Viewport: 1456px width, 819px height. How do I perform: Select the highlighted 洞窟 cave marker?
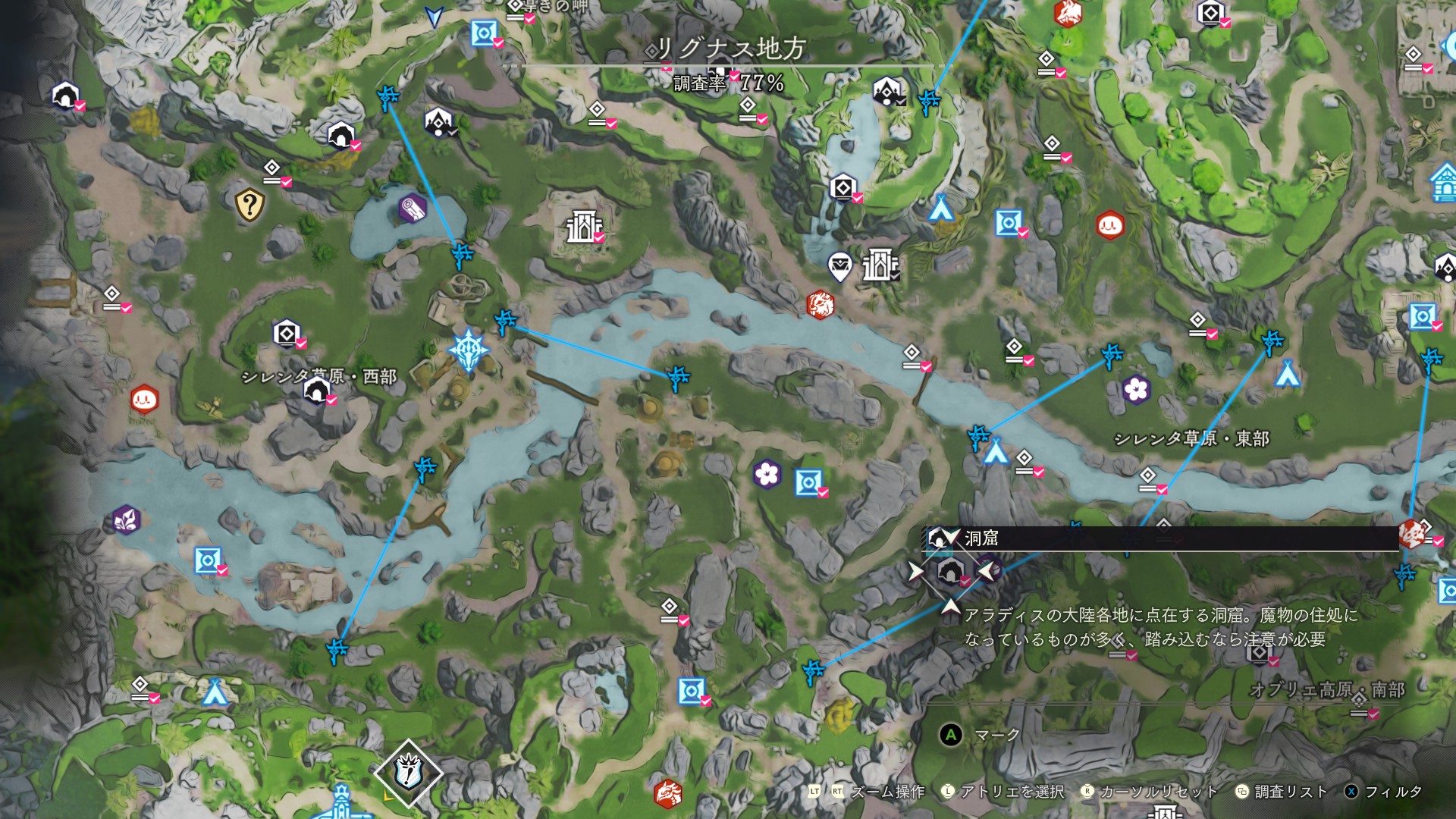click(x=950, y=572)
